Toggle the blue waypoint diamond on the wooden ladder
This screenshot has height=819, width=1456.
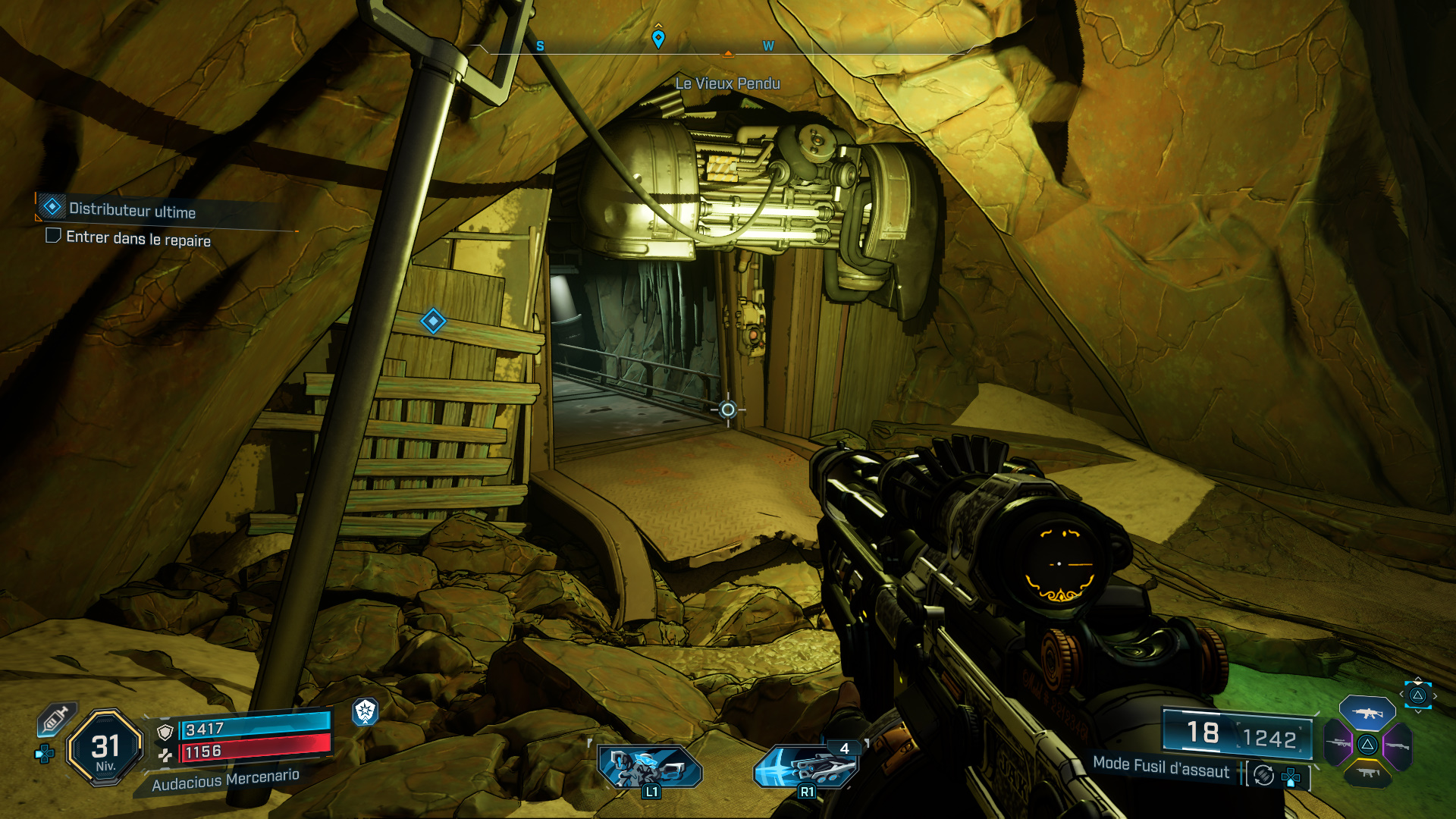[x=432, y=322]
